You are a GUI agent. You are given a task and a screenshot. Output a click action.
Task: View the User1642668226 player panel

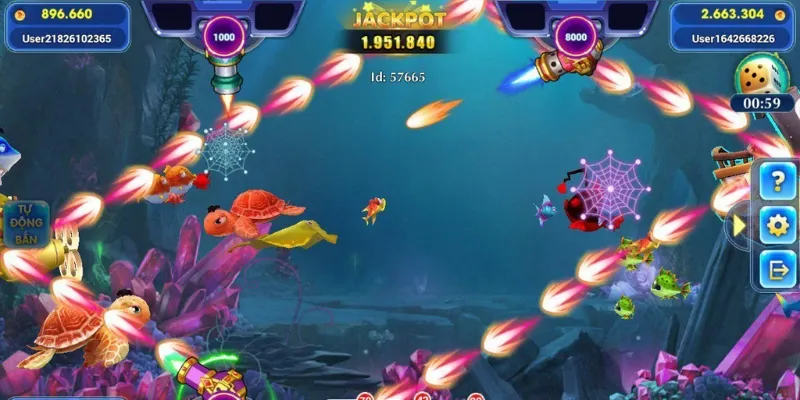[734, 27]
